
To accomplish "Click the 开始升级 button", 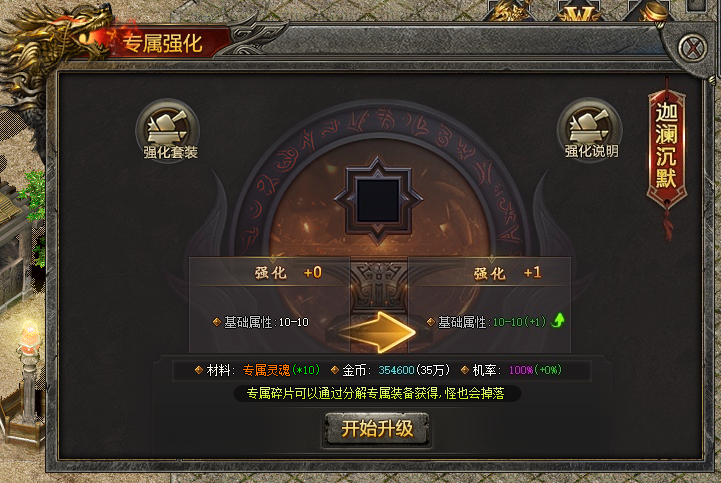I will 377,429.
